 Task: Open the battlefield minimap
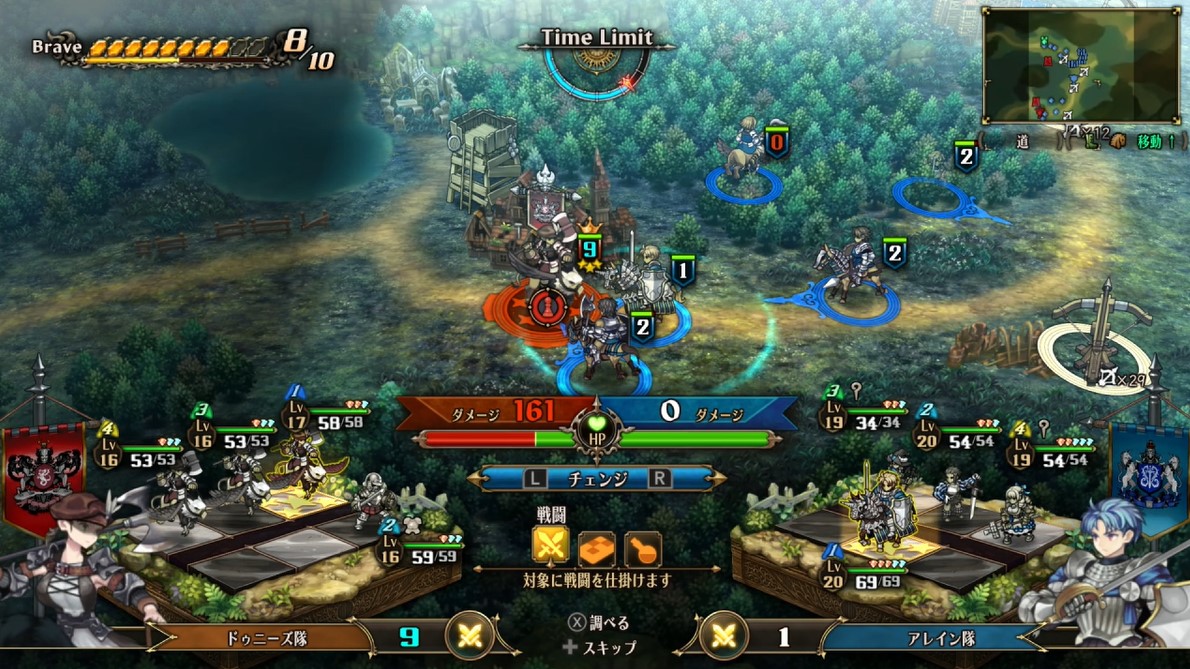[1080, 64]
